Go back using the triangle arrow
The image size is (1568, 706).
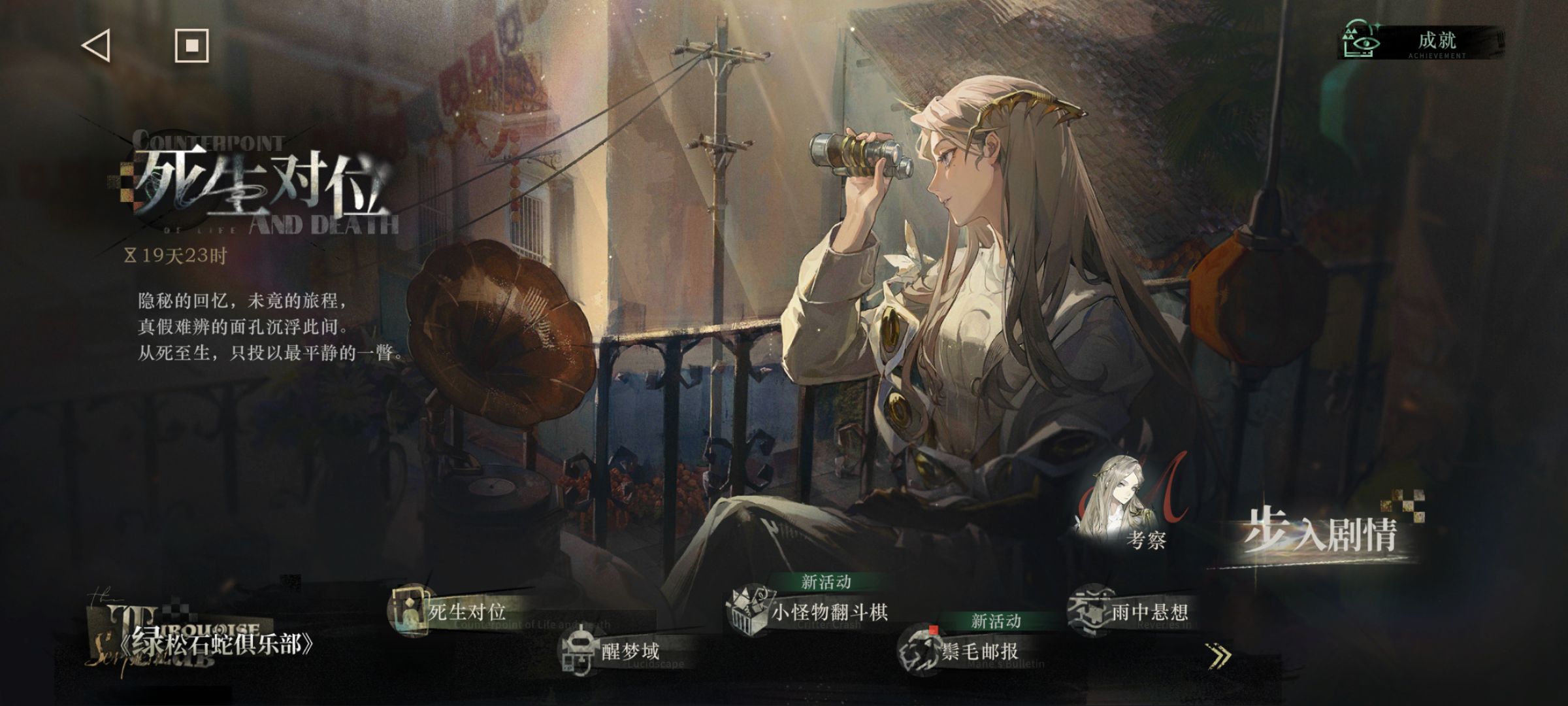pyautogui.click(x=96, y=46)
